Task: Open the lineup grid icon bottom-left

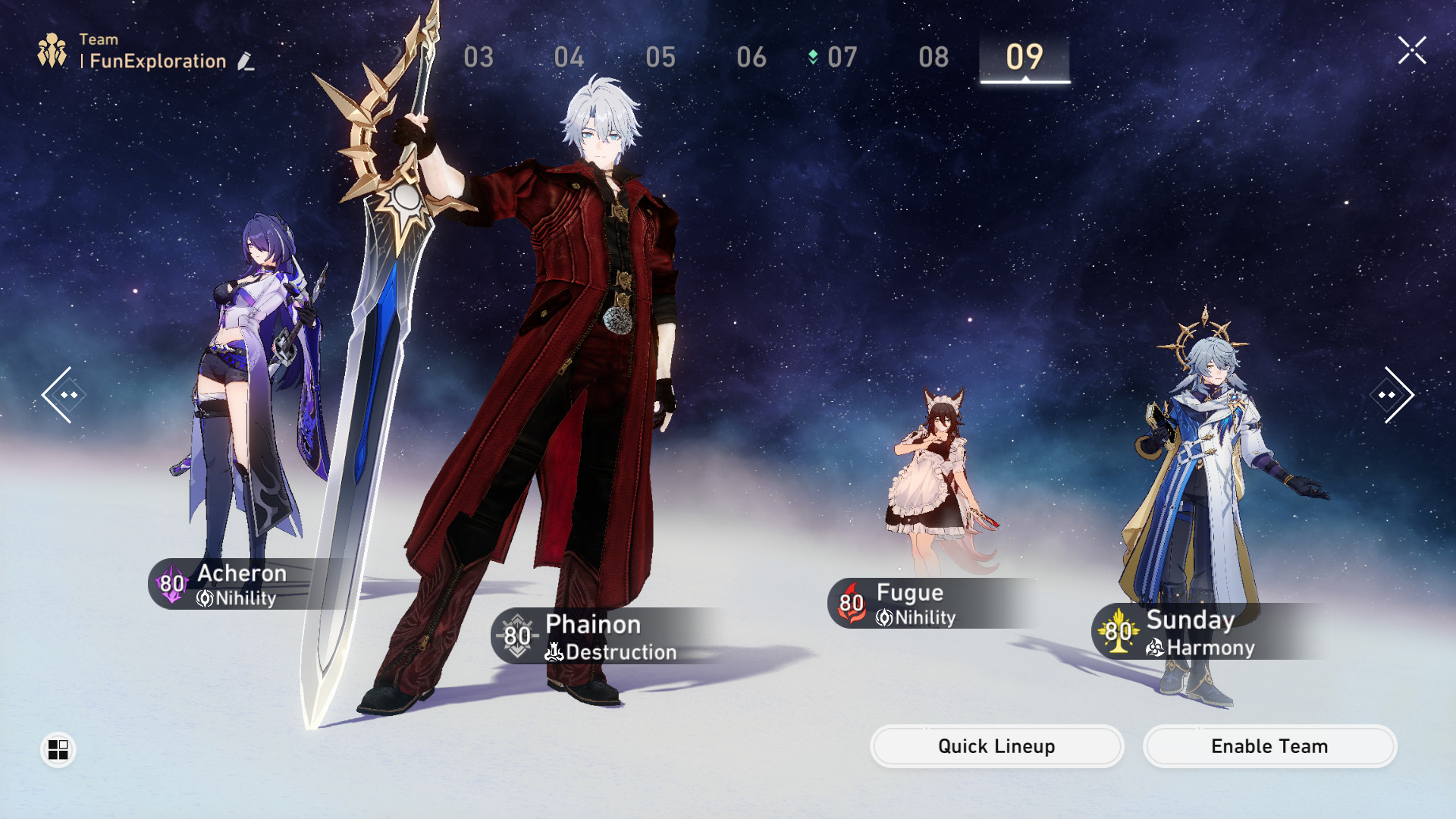Action: coord(57,750)
